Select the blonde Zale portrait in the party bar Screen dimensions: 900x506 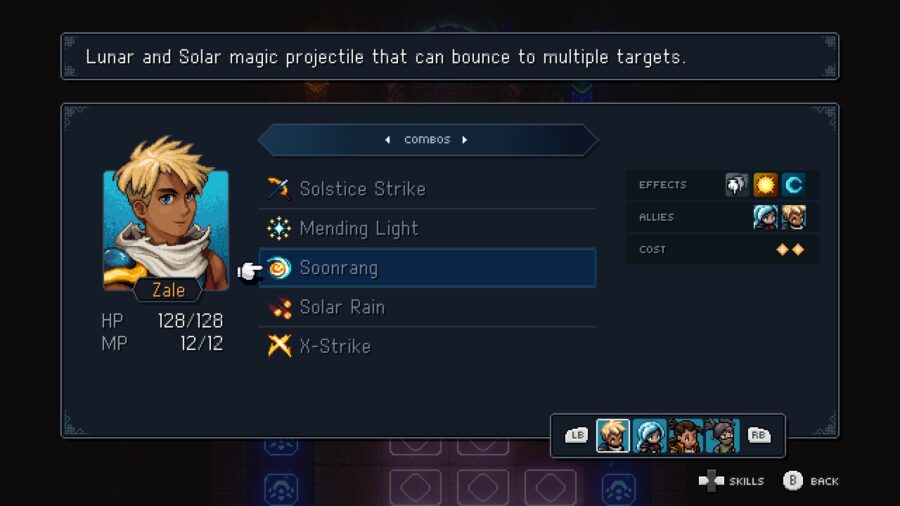point(613,436)
